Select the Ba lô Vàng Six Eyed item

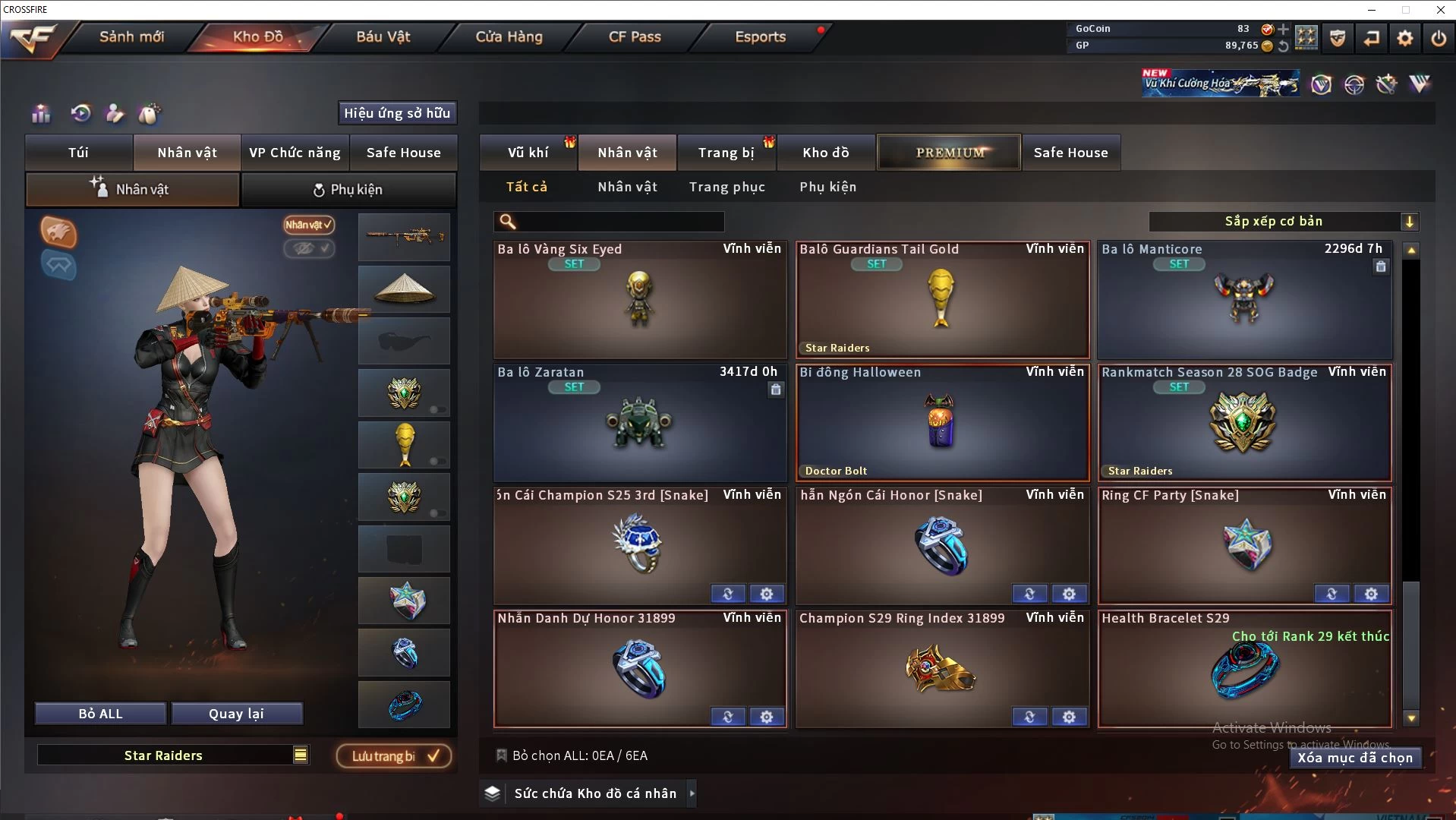pyautogui.click(x=639, y=301)
